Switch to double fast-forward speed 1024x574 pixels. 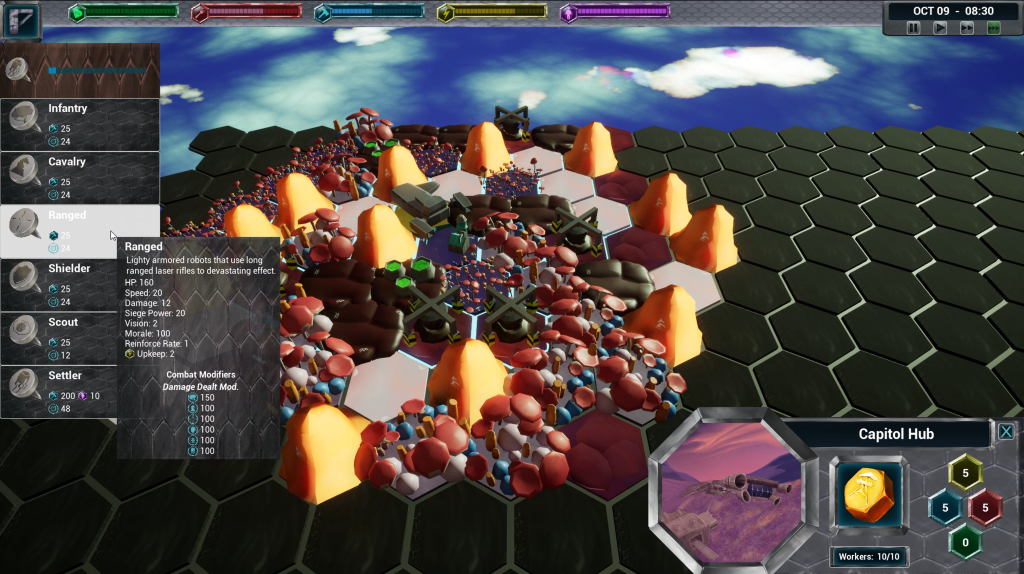[x=966, y=28]
